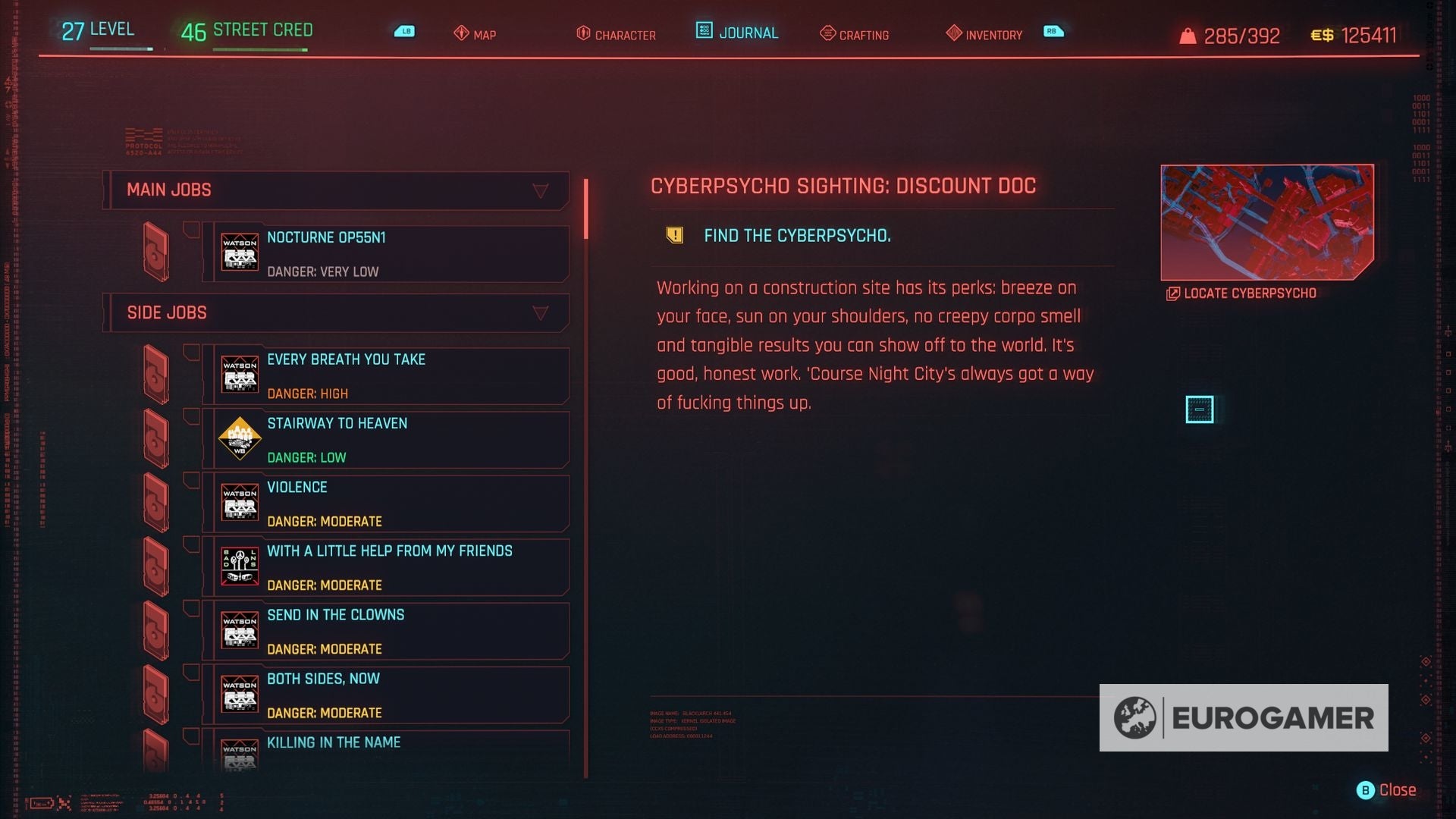Click the yellow faction icon for Stairway To Heaven

tap(240, 438)
